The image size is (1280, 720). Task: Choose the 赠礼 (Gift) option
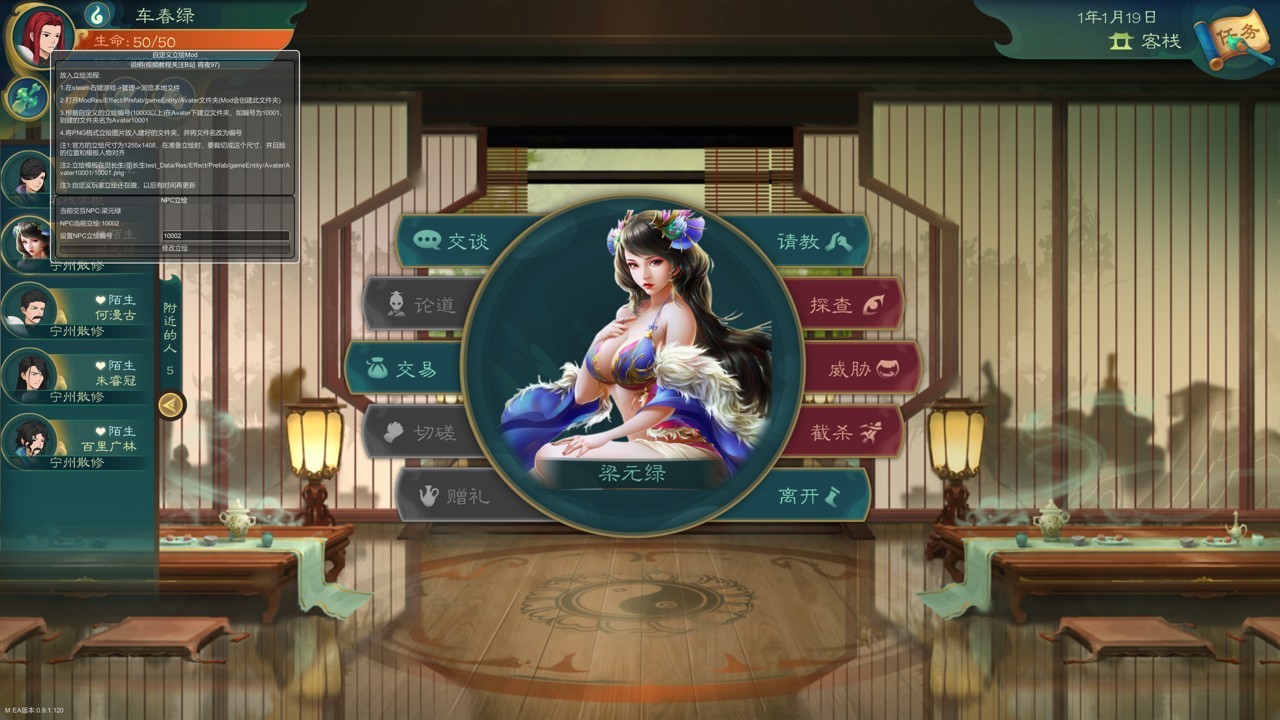456,495
